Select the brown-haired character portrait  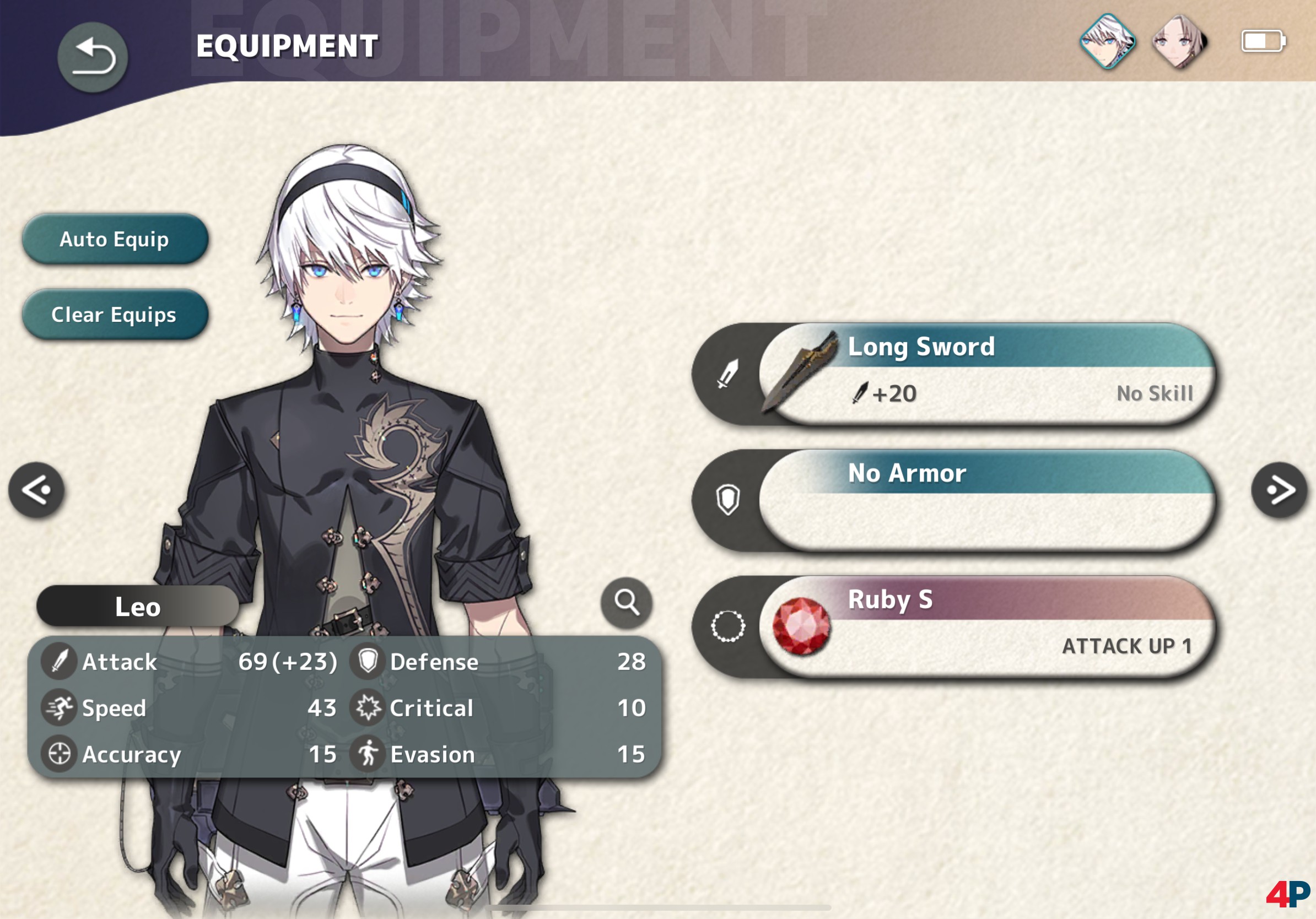pyautogui.click(x=1179, y=41)
